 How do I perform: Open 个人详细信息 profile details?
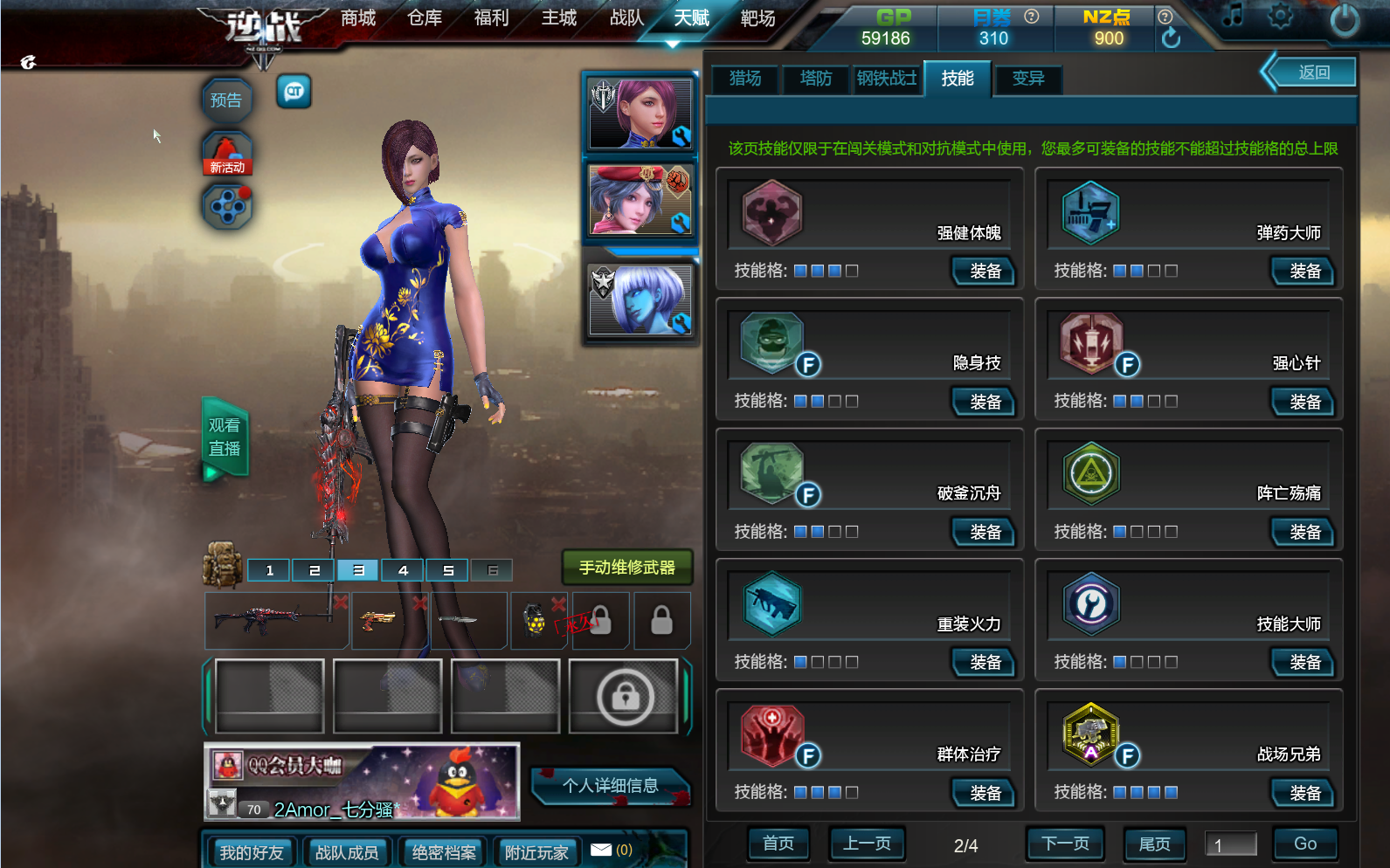pos(610,786)
